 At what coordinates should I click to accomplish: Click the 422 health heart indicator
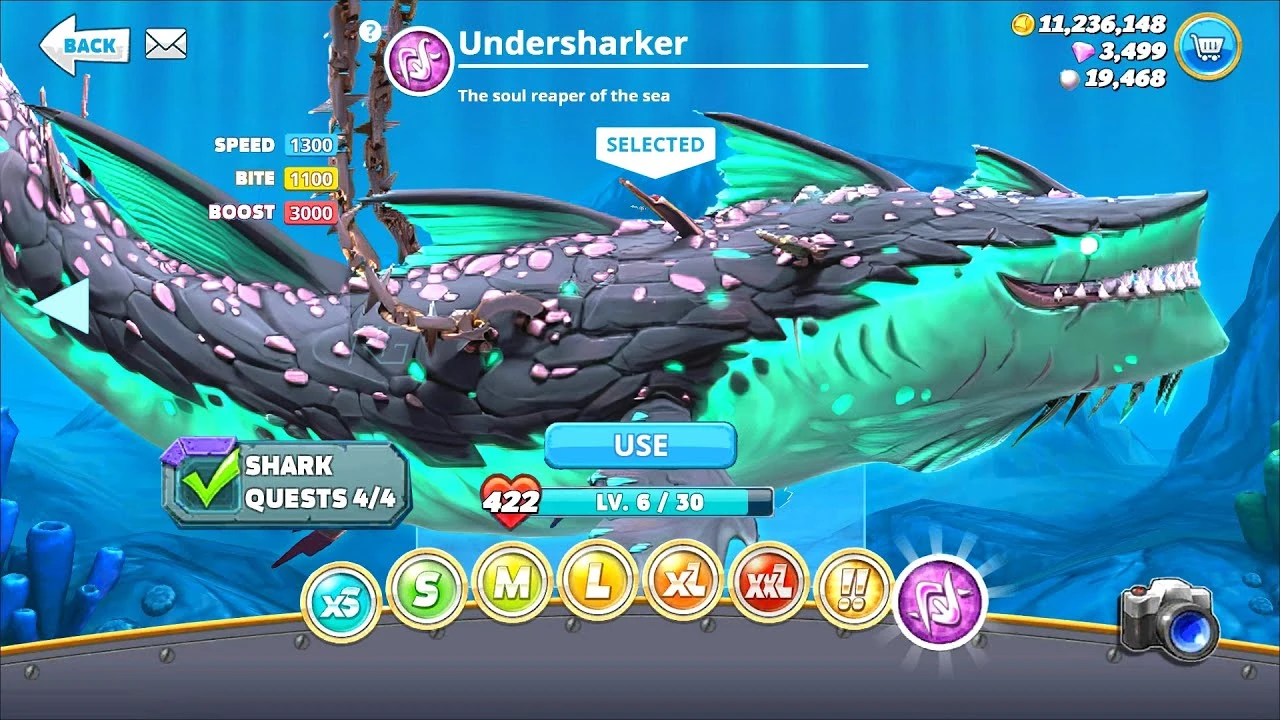(509, 498)
